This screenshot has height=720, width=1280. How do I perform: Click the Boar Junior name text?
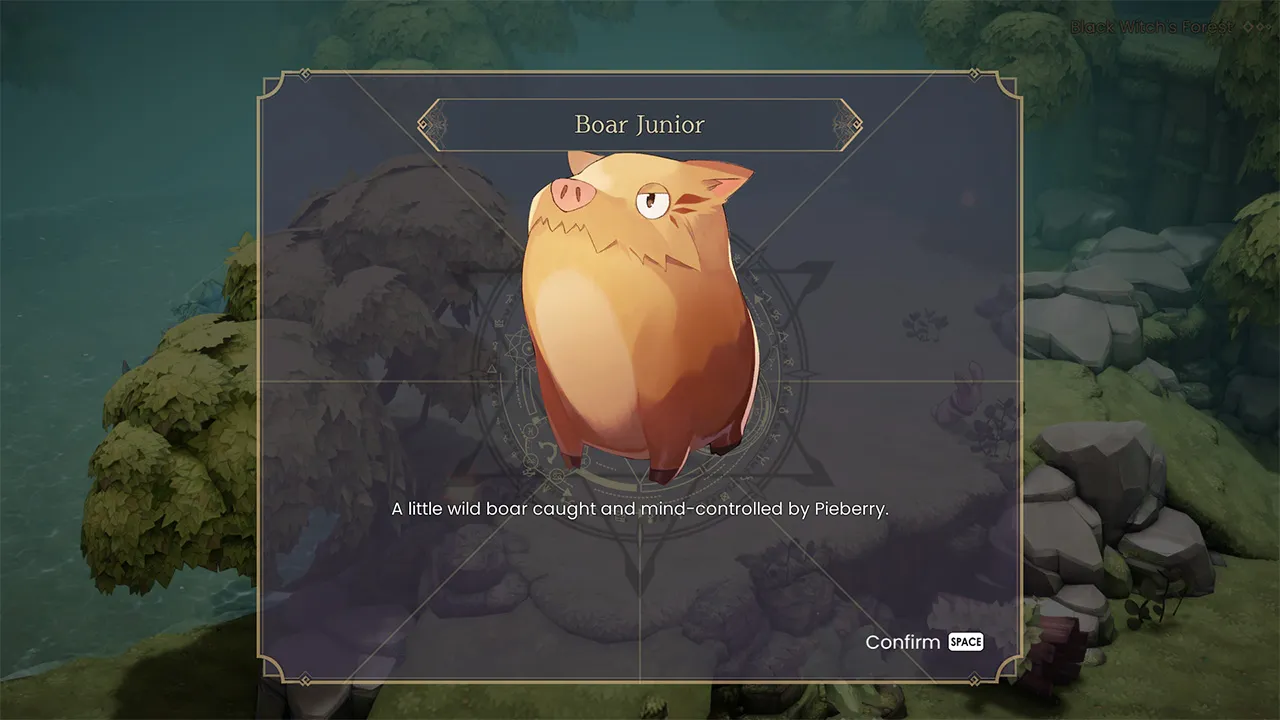[639, 124]
